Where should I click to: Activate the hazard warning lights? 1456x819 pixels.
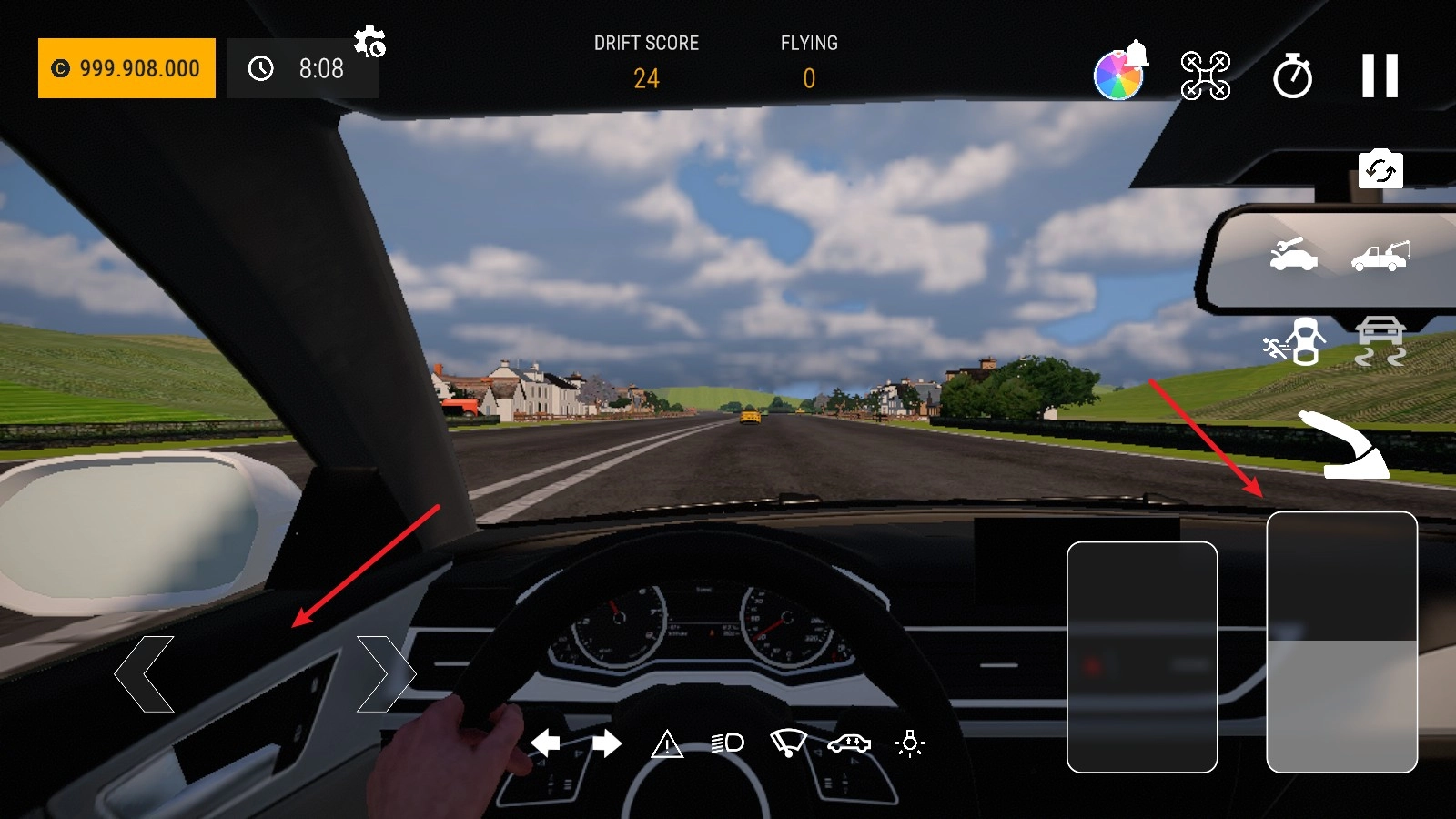(667, 744)
